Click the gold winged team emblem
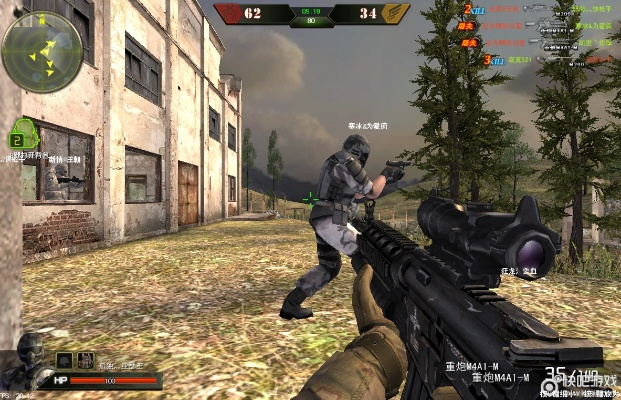621x400 pixels. pyautogui.click(x=397, y=14)
